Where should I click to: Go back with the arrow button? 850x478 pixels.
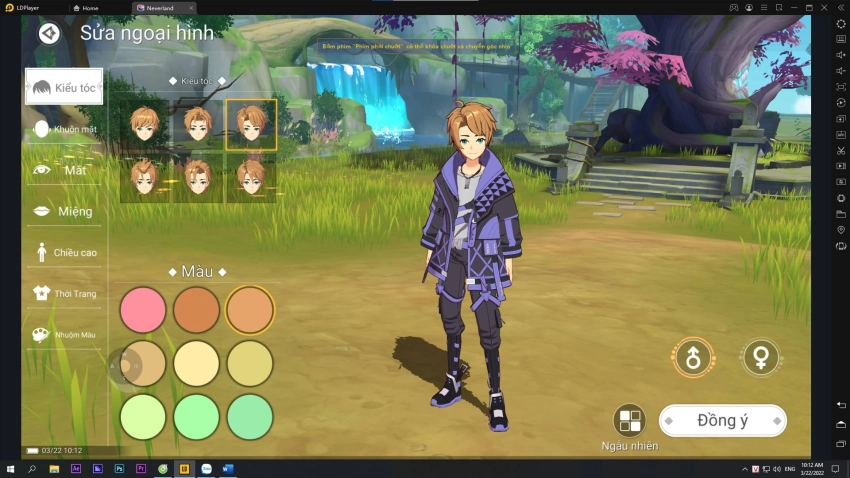49,33
